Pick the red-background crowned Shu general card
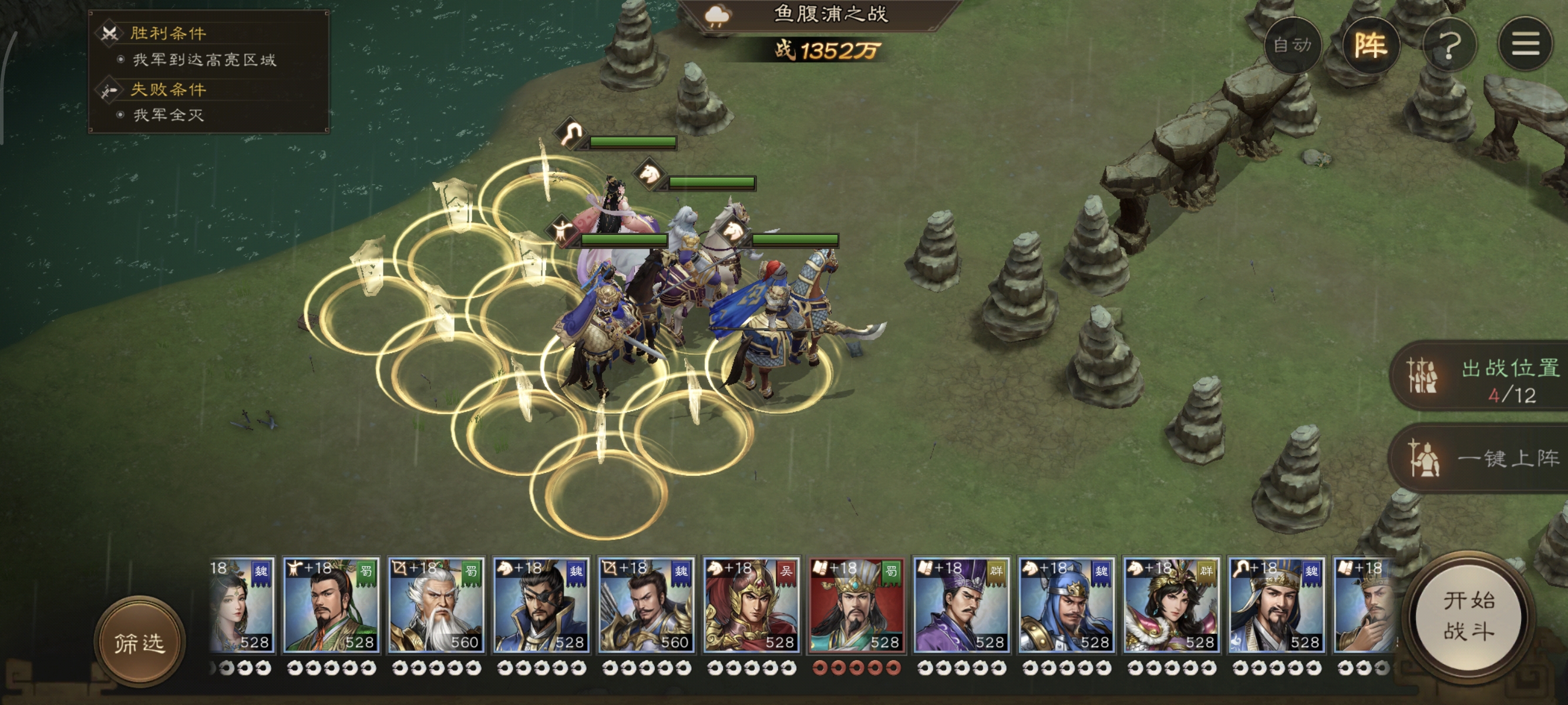The width and height of the screenshot is (1568, 705). pyautogui.click(x=856, y=605)
